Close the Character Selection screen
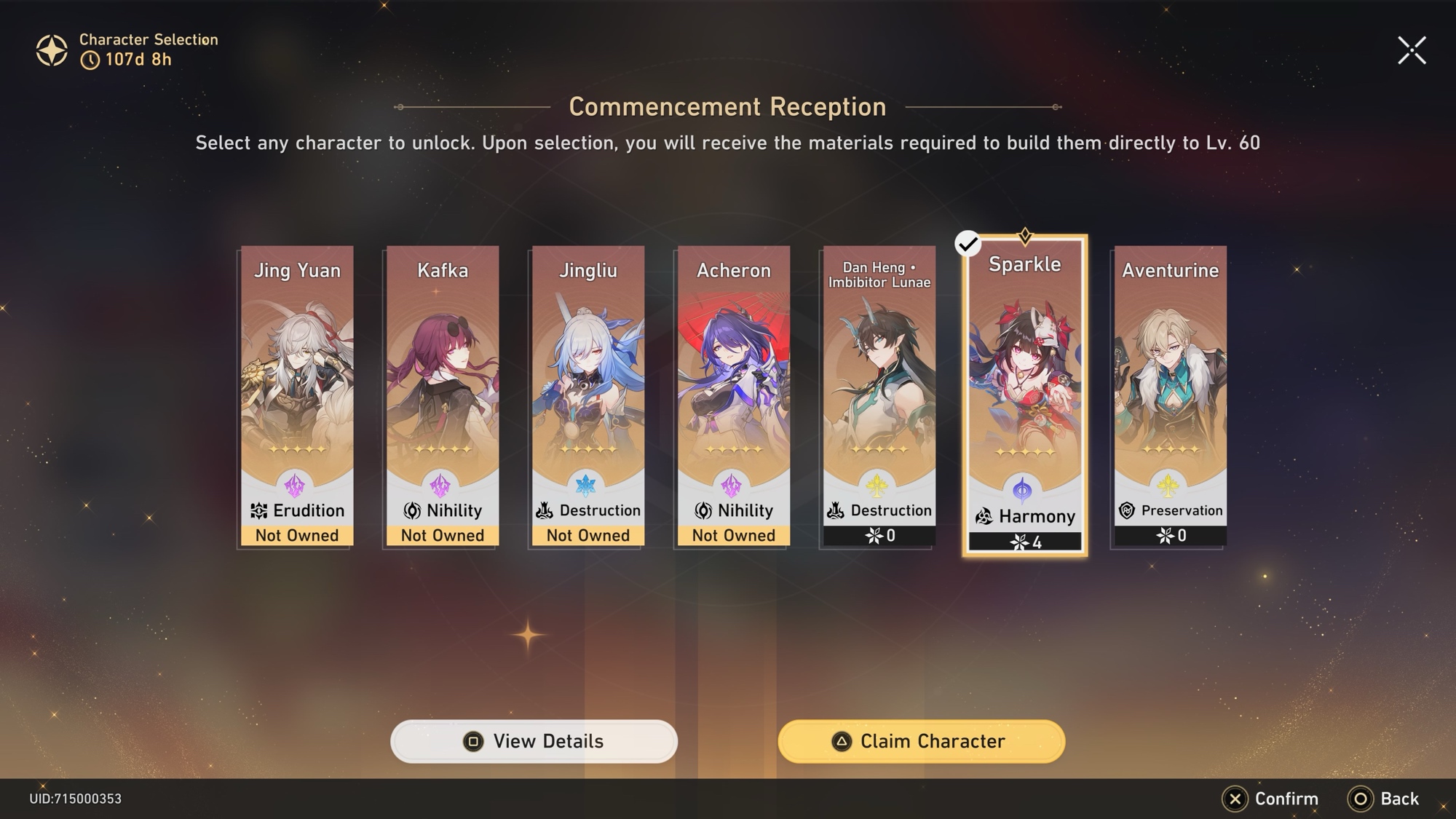Image resolution: width=1456 pixels, height=819 pixels. (x=1412, y=50)
